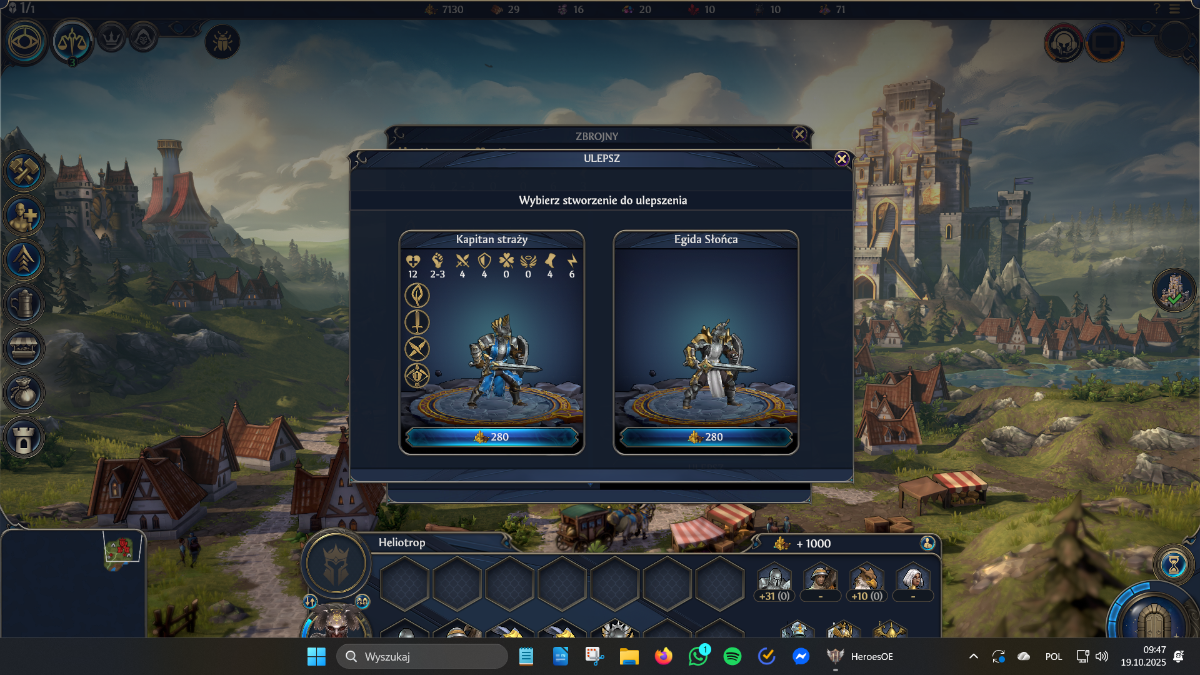Open the hammer build menu
The height and width of the screenshot is (675, 1200).
(x=23, y=170)
